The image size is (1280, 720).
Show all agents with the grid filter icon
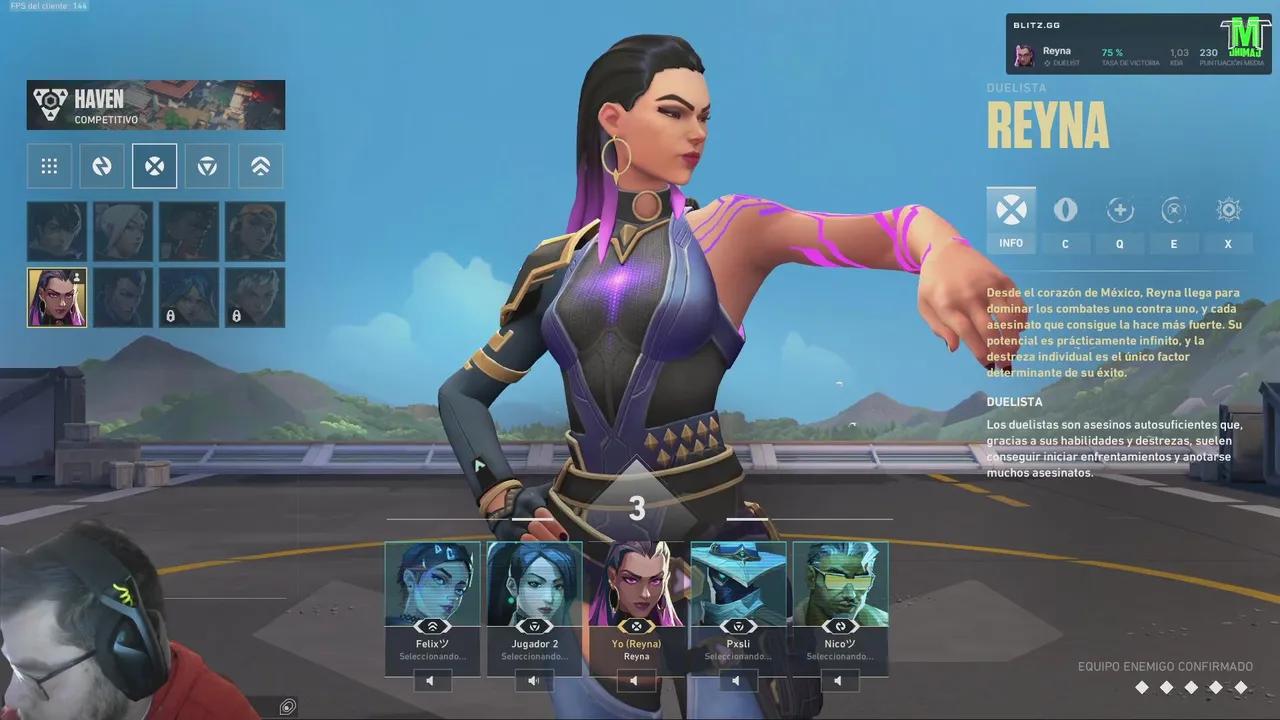(49, 166)
